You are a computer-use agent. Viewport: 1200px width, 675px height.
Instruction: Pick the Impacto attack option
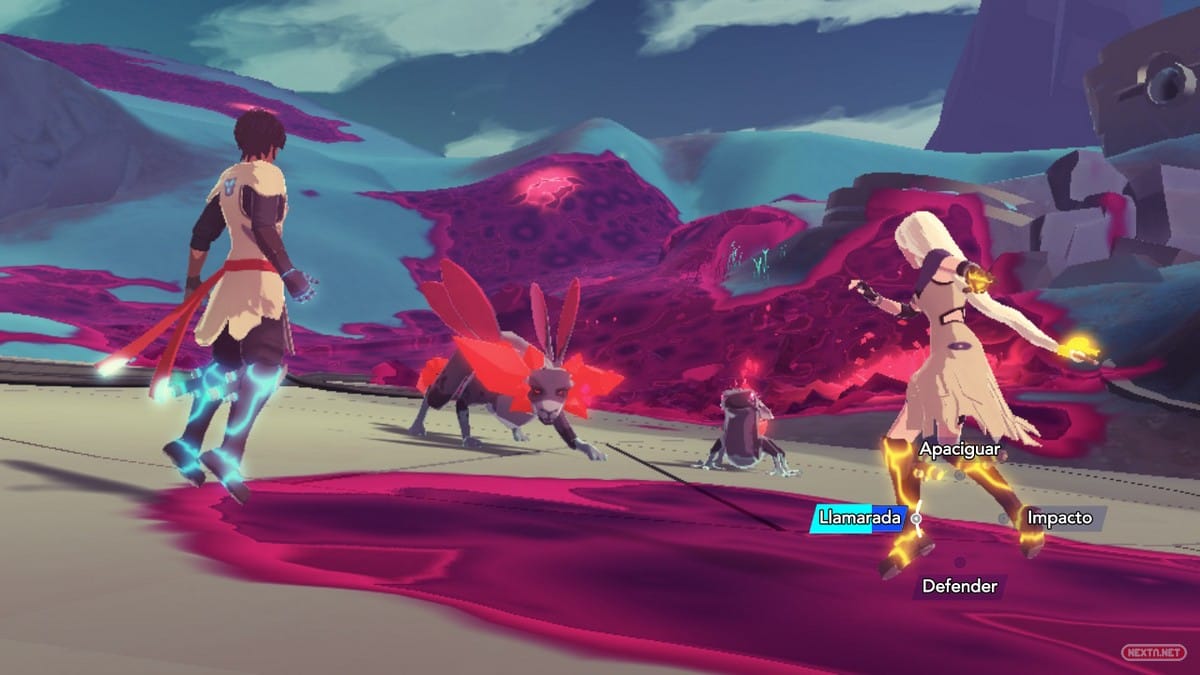click(1061, 518)
